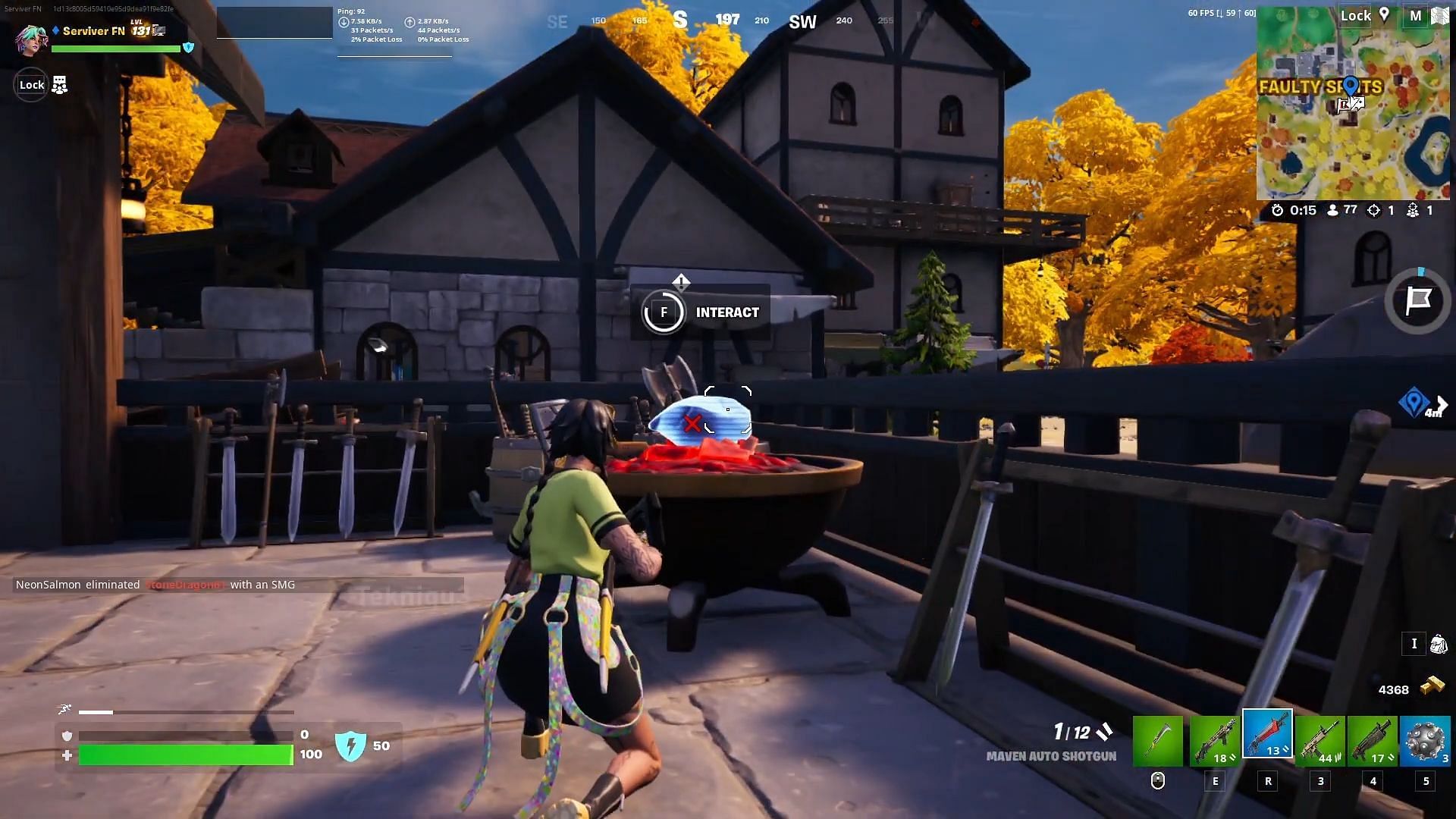Click the blue pin marker on the minimap
The image size is (1456, 819).
point(1351,86)
